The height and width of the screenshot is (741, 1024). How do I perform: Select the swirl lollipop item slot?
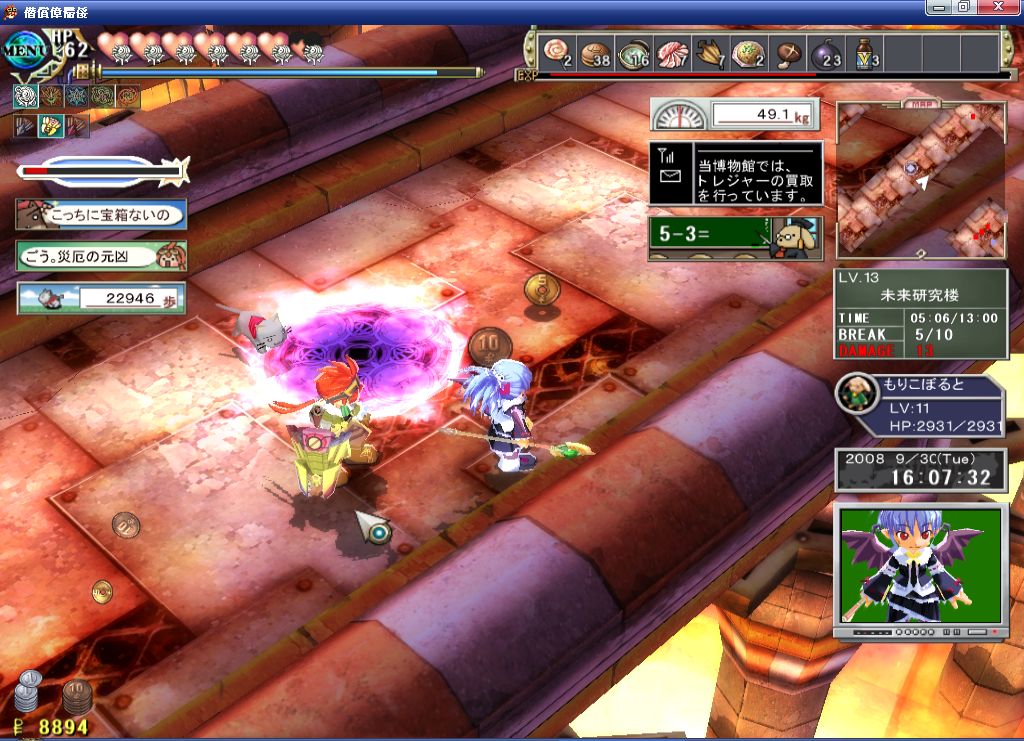pyautogui.click(x=557, y=51)
